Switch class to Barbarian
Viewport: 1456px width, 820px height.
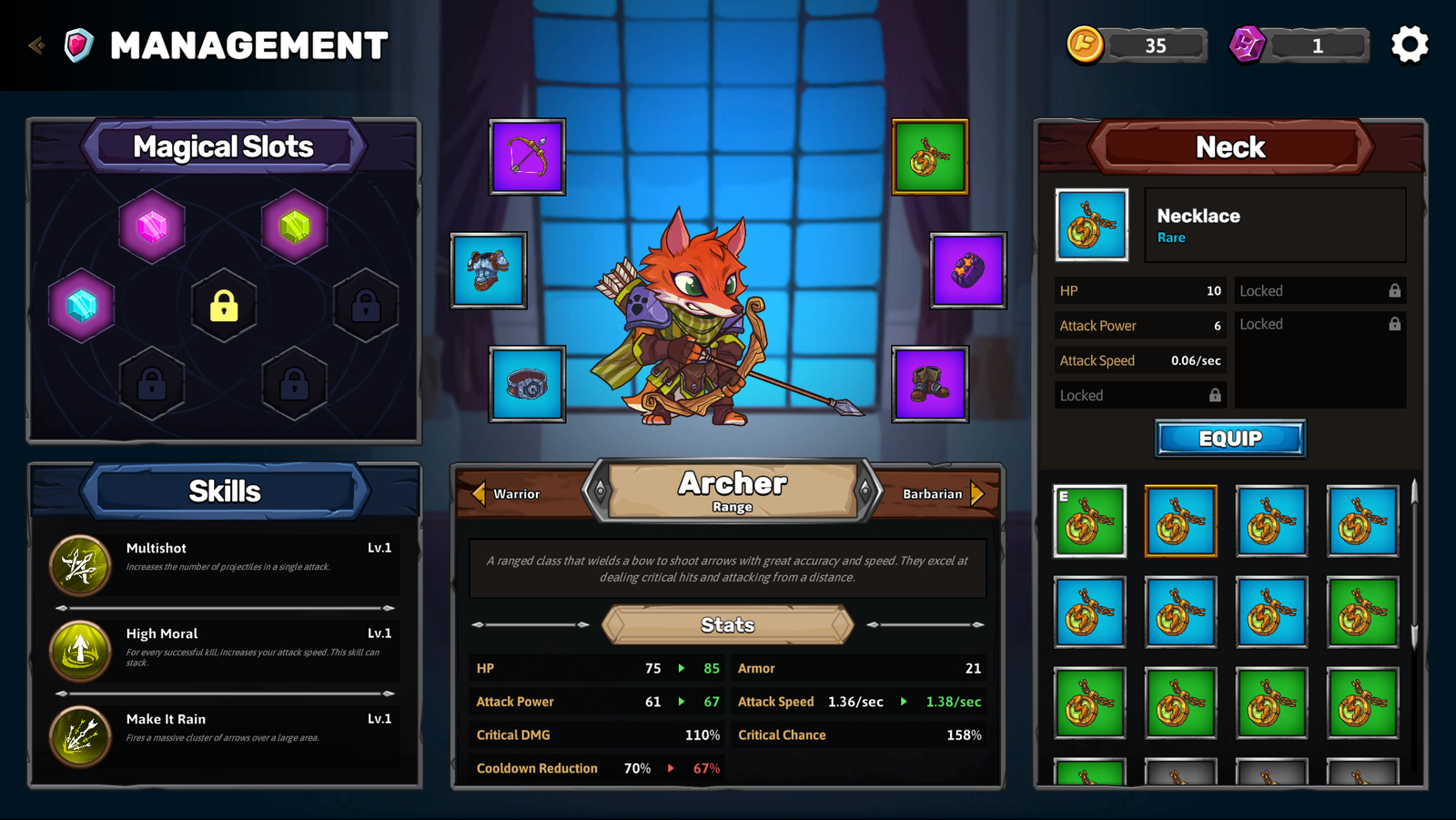(x=943, y=493)
